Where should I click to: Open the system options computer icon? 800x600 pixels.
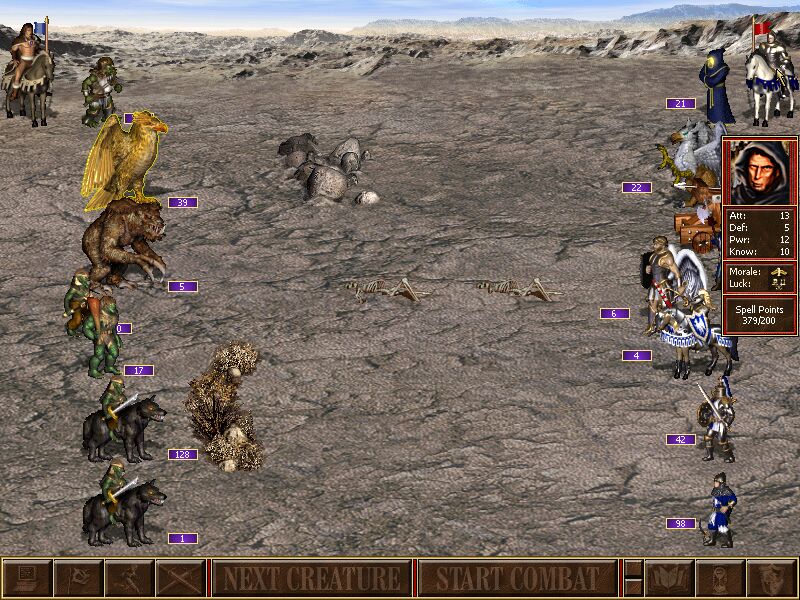pyautogui.click(x=27, y=578)
